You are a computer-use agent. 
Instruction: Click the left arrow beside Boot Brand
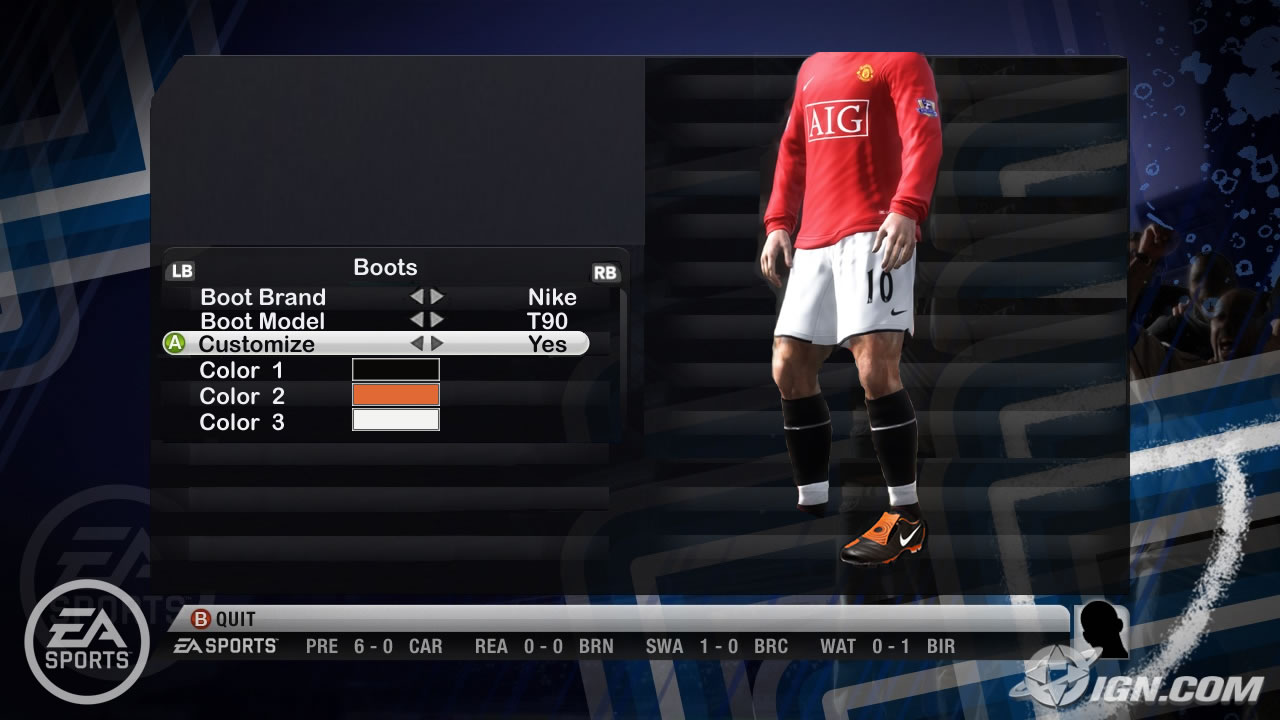417,297
